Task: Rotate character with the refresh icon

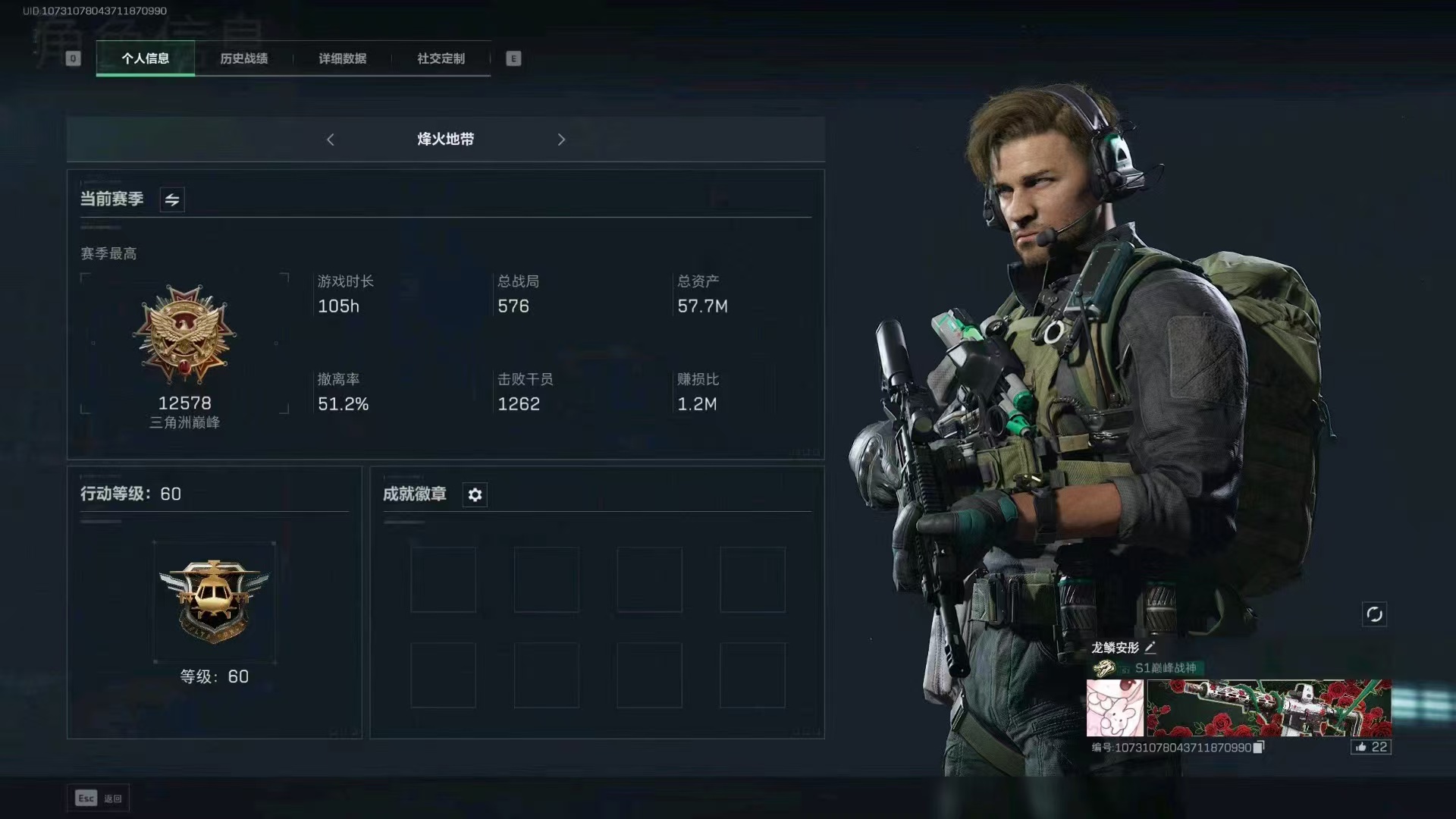Action: click(x=1374, y=614)
